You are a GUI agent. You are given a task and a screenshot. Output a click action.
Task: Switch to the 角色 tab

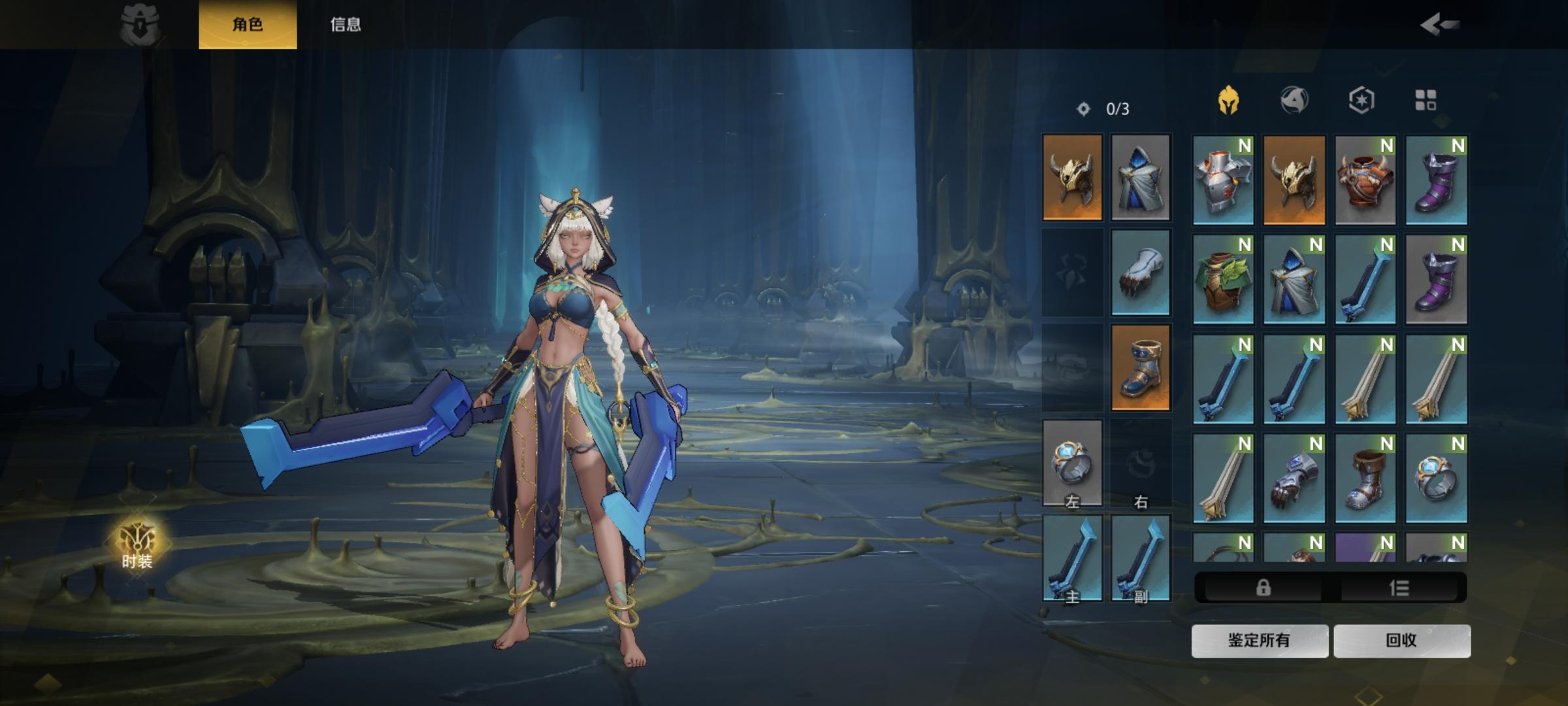point(248,25)
